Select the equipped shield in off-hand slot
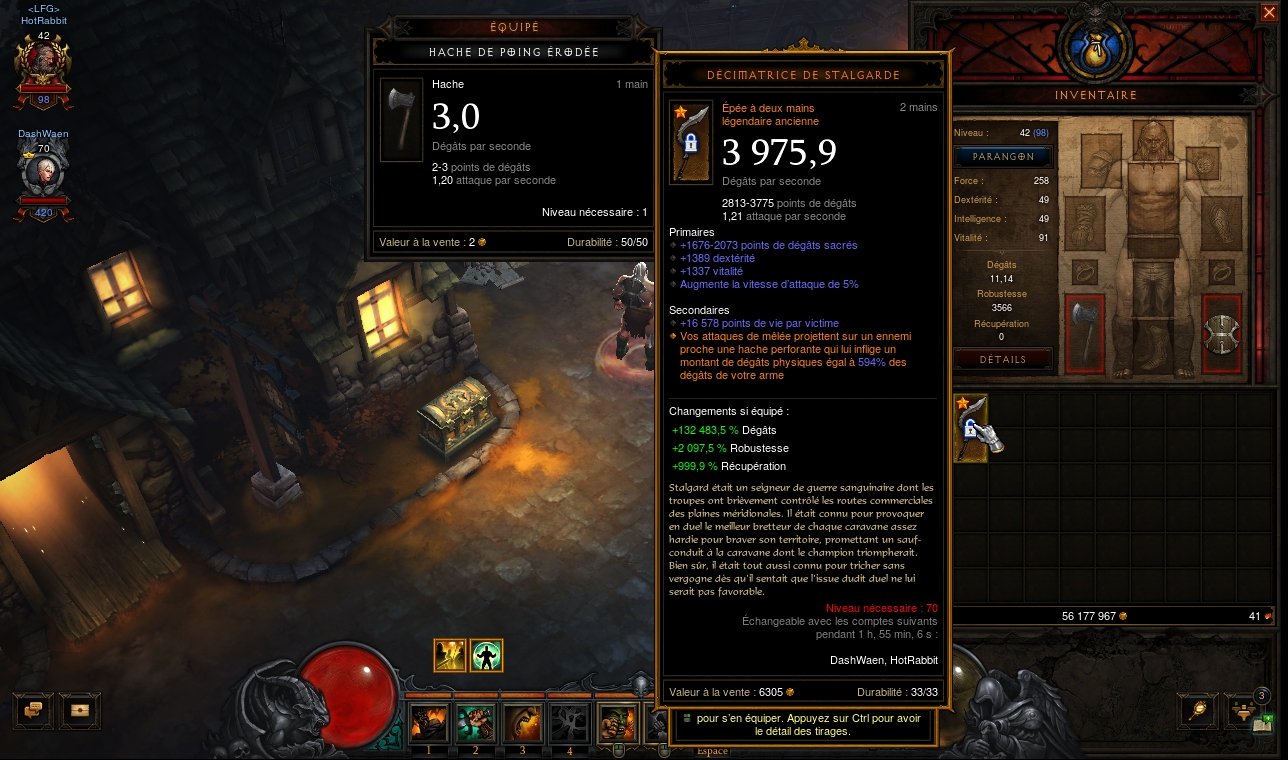 click(1221, 333)
